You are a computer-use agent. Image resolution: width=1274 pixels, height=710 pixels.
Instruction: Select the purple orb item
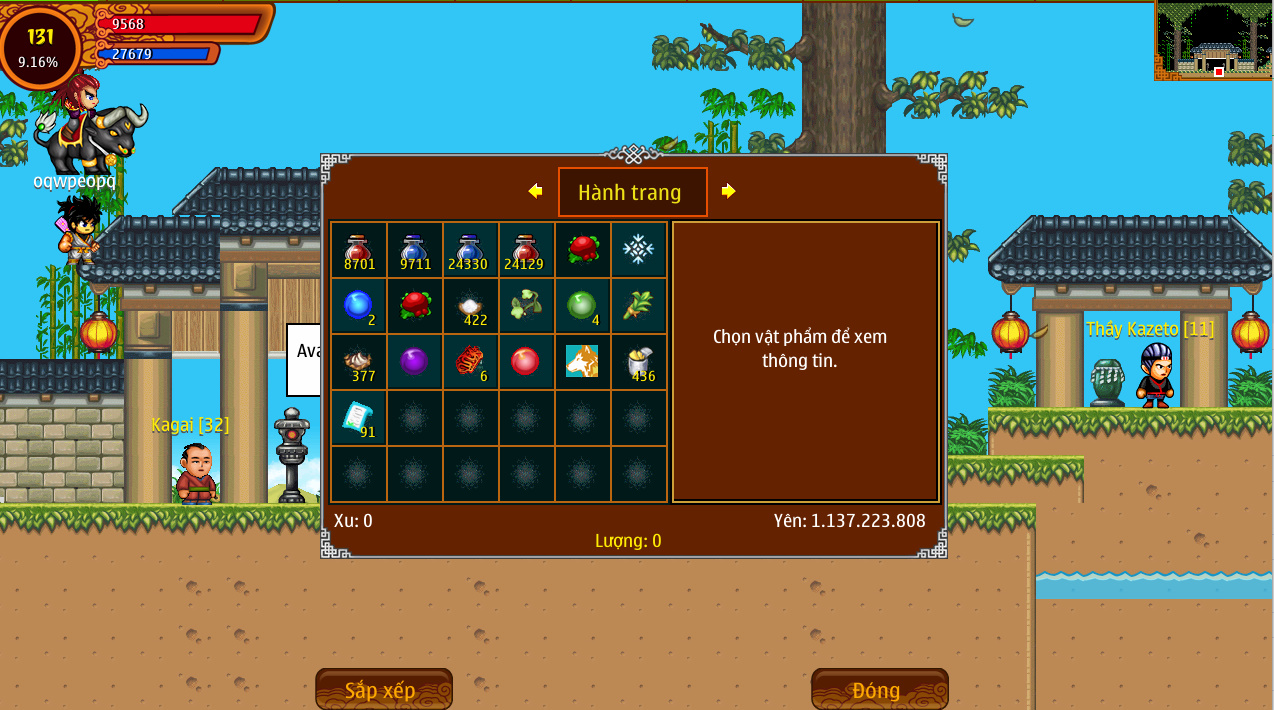(415, 362)
